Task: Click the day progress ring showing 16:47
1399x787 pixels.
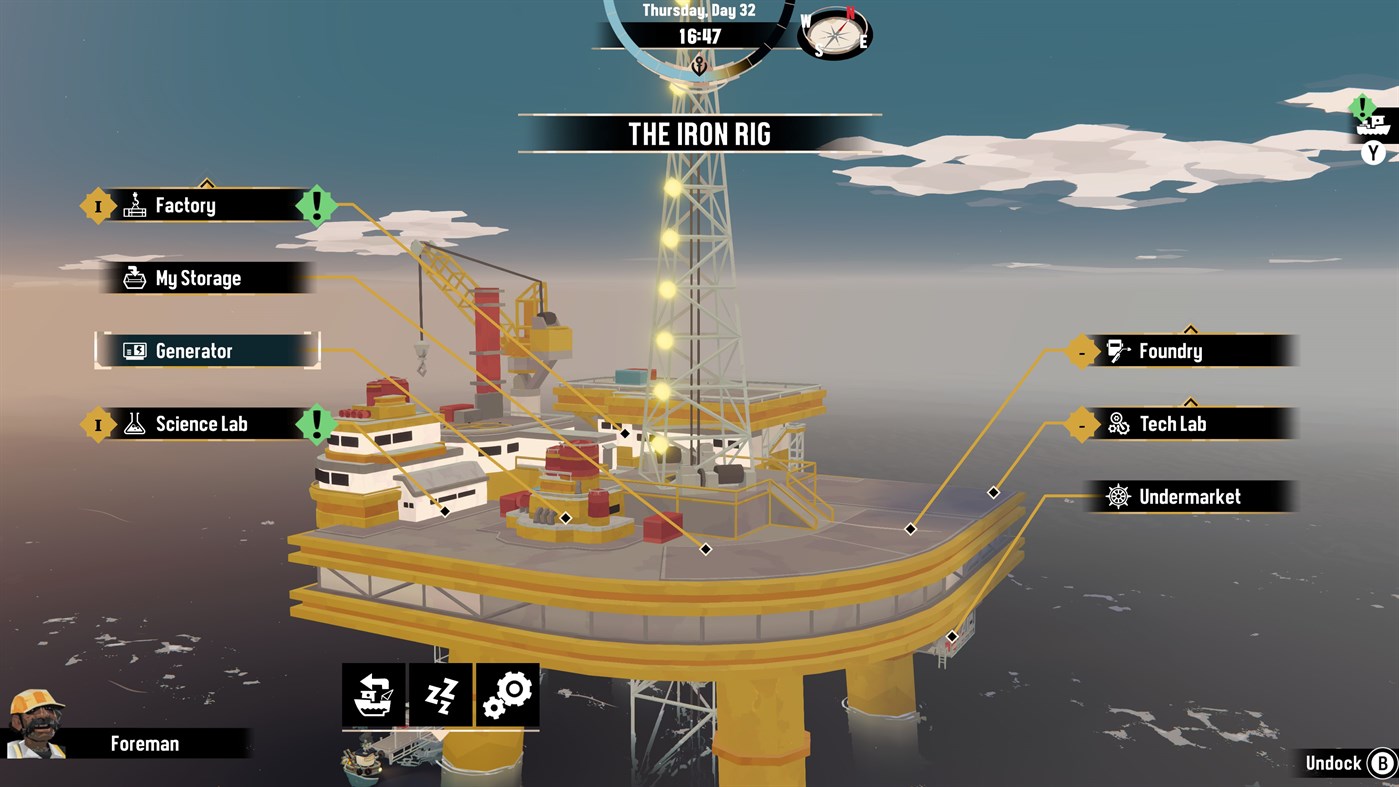Action: pyautogui.click(x=700, y=38)
